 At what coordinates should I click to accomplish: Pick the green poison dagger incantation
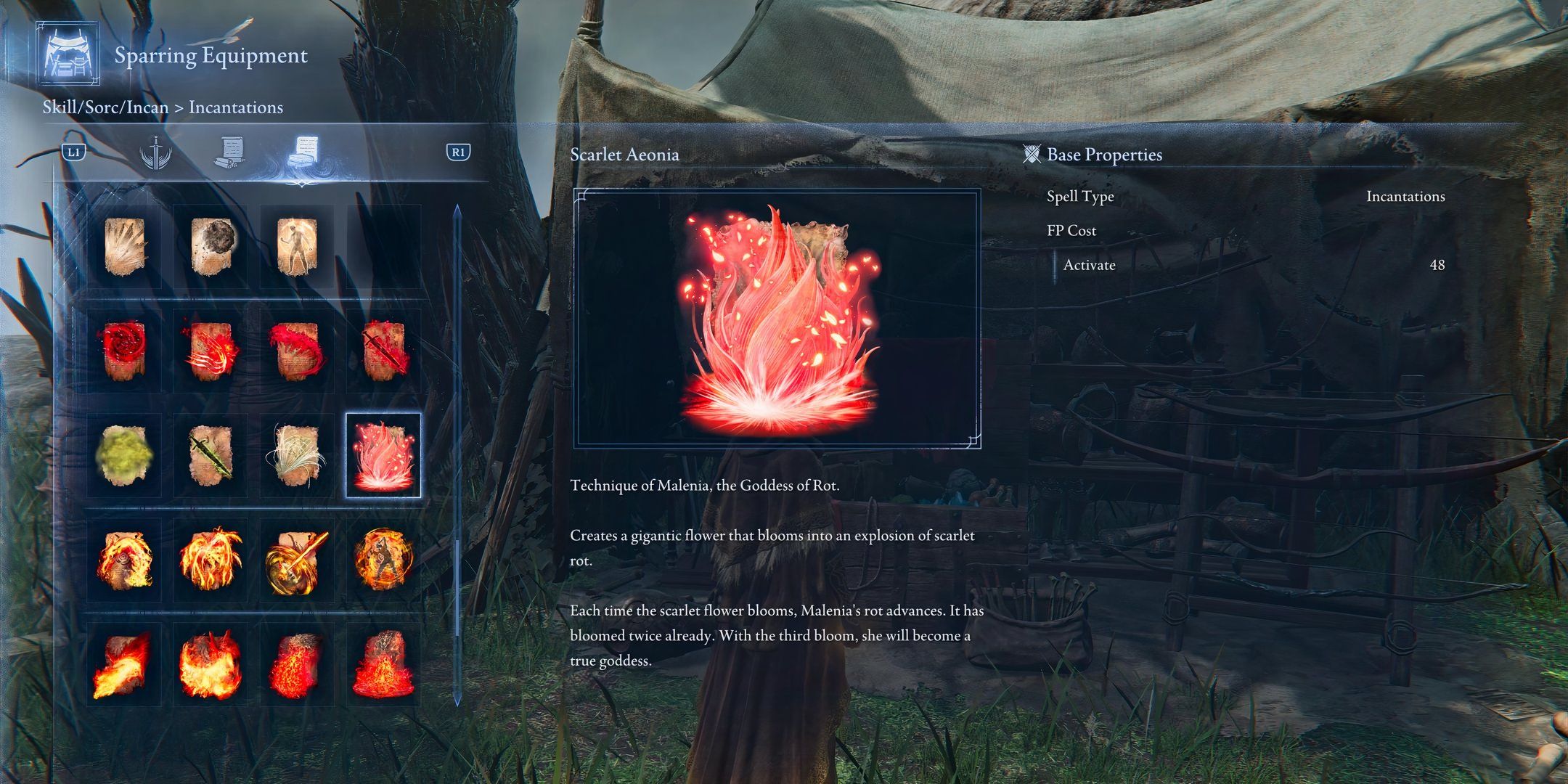coord(211,456)
